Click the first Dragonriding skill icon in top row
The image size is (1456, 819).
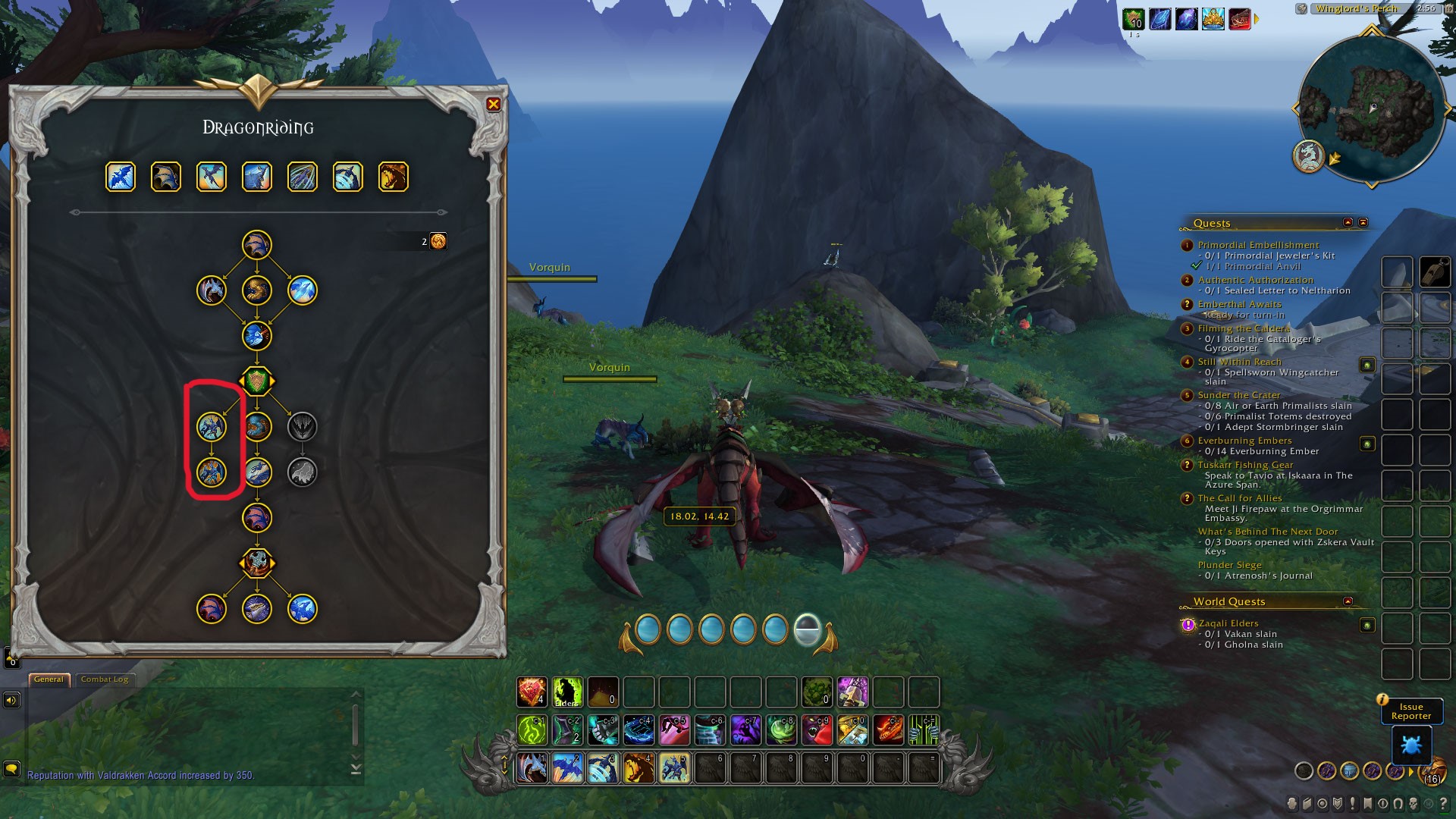click(121, 177)
